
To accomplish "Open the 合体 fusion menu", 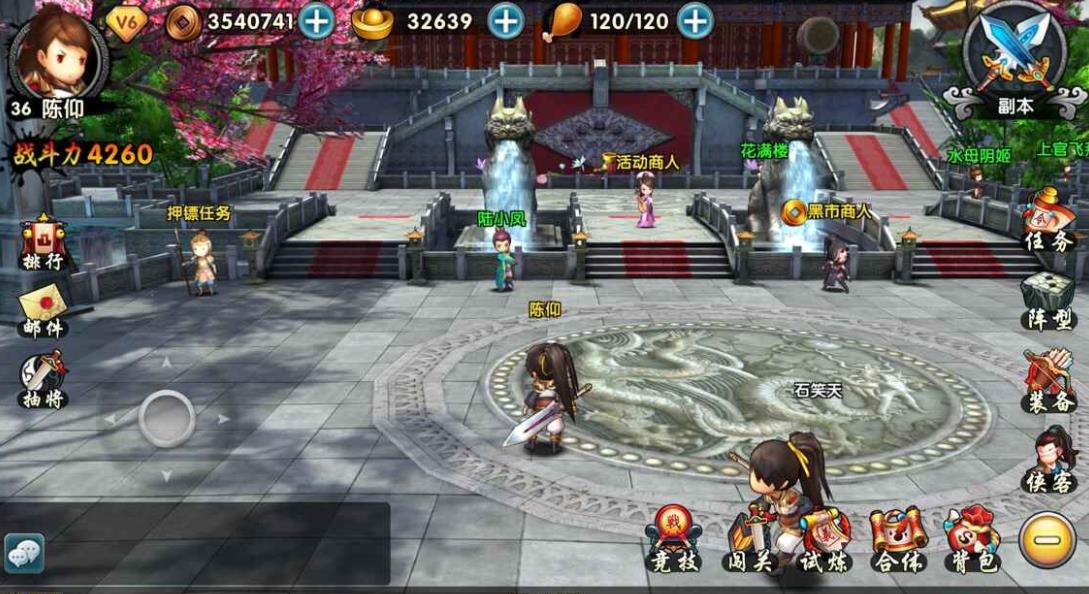I will (897, 542).
